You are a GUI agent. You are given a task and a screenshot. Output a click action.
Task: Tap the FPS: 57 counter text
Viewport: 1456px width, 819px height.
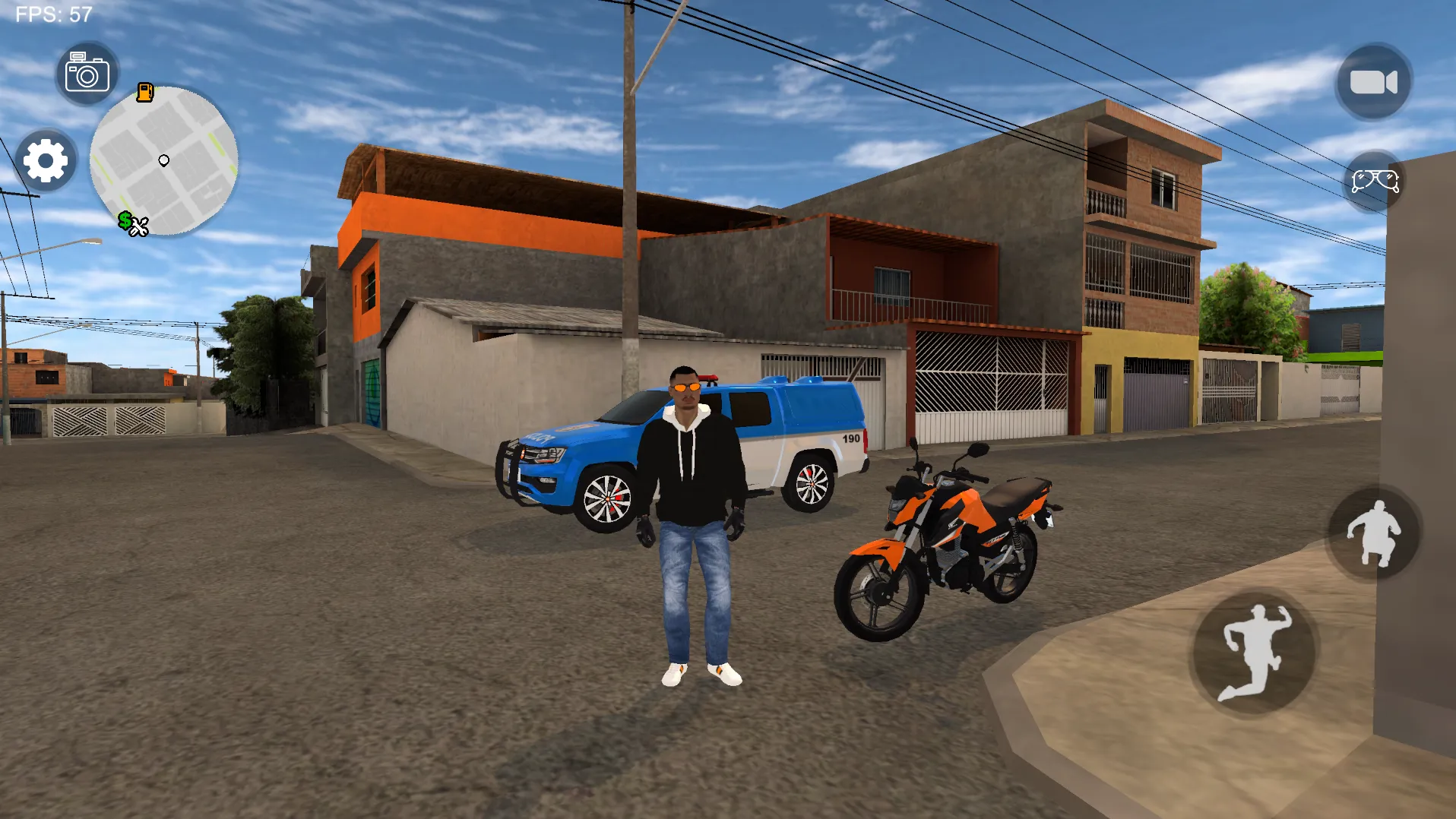(x=53, y=12)
